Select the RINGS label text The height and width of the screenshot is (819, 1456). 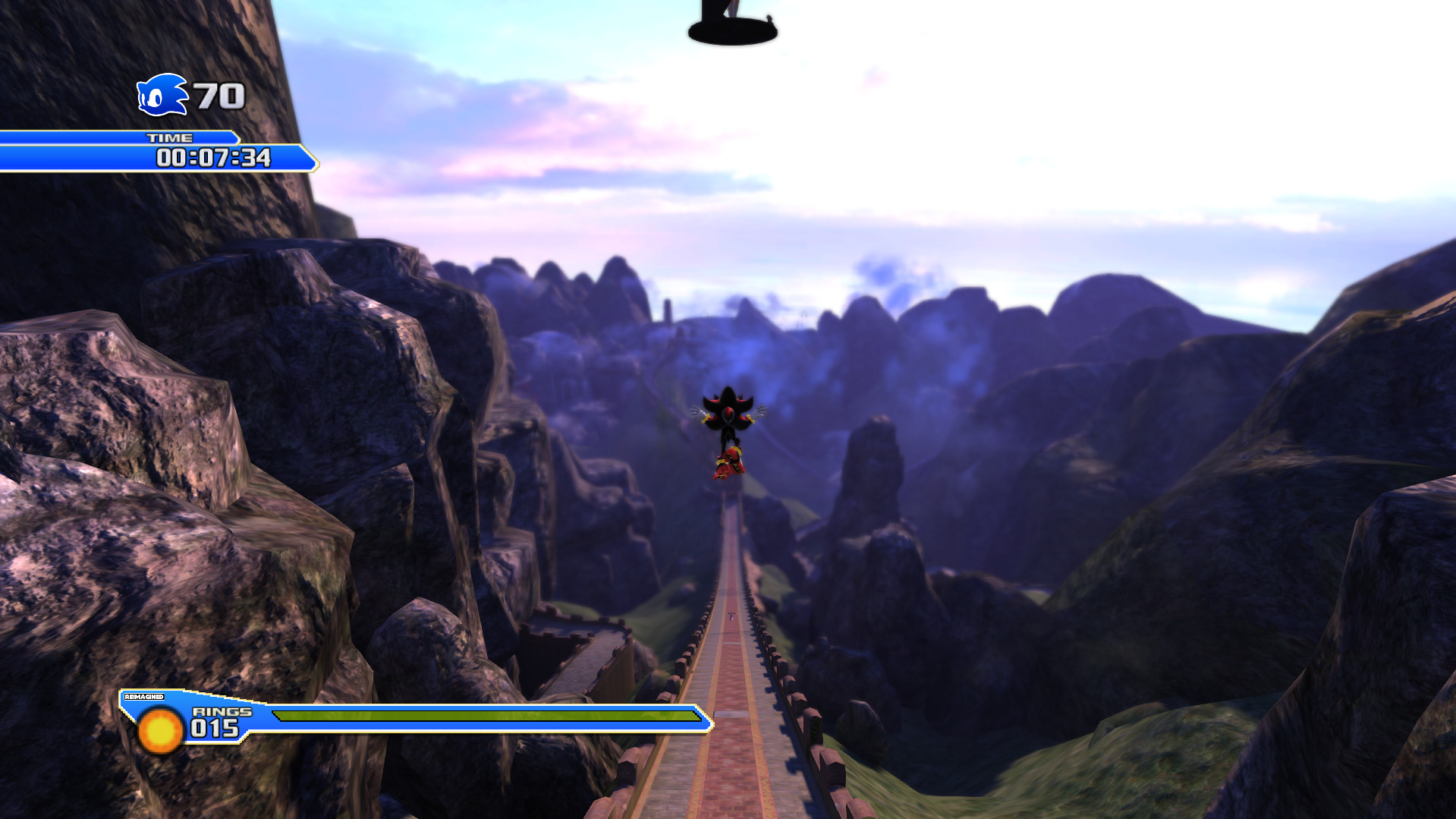click(222, 712)
